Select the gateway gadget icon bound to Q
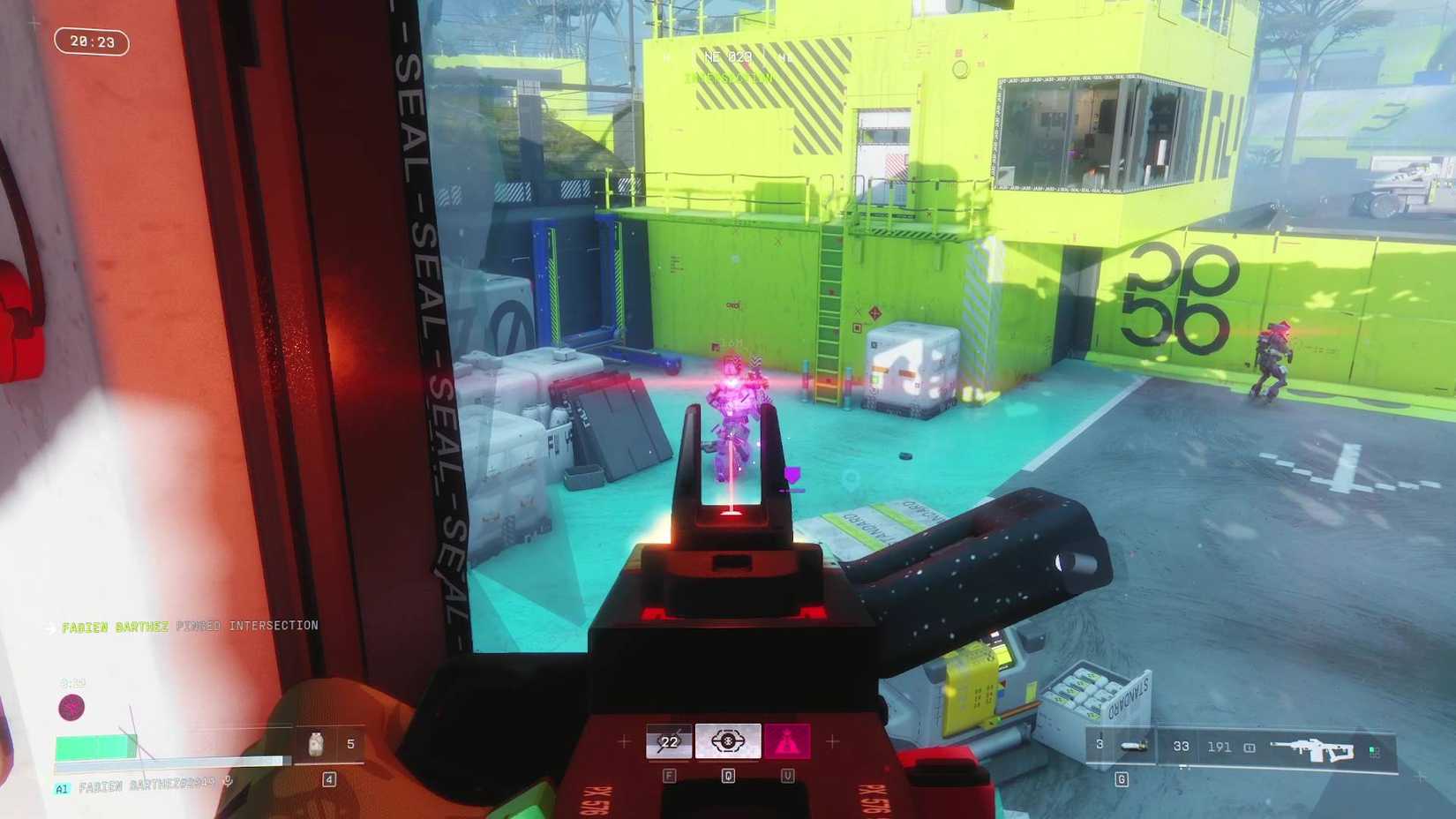 pyautogui.click(x=727, y=741)
